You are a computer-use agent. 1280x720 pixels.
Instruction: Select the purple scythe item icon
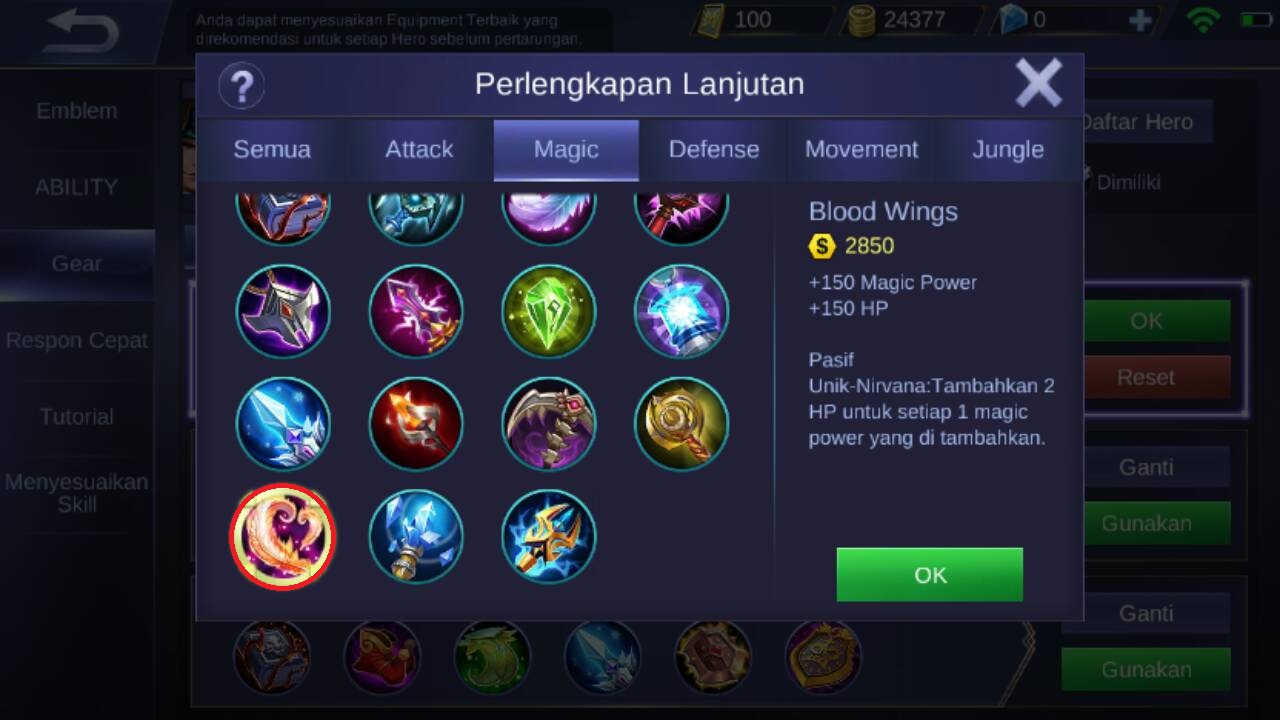click(549, 424)
